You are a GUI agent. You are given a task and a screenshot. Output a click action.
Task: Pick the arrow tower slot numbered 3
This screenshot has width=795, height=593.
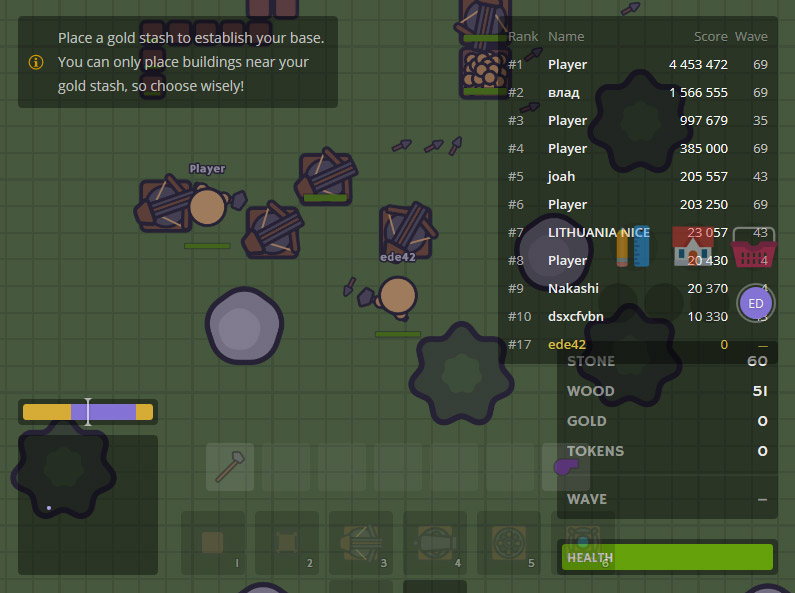361,543
